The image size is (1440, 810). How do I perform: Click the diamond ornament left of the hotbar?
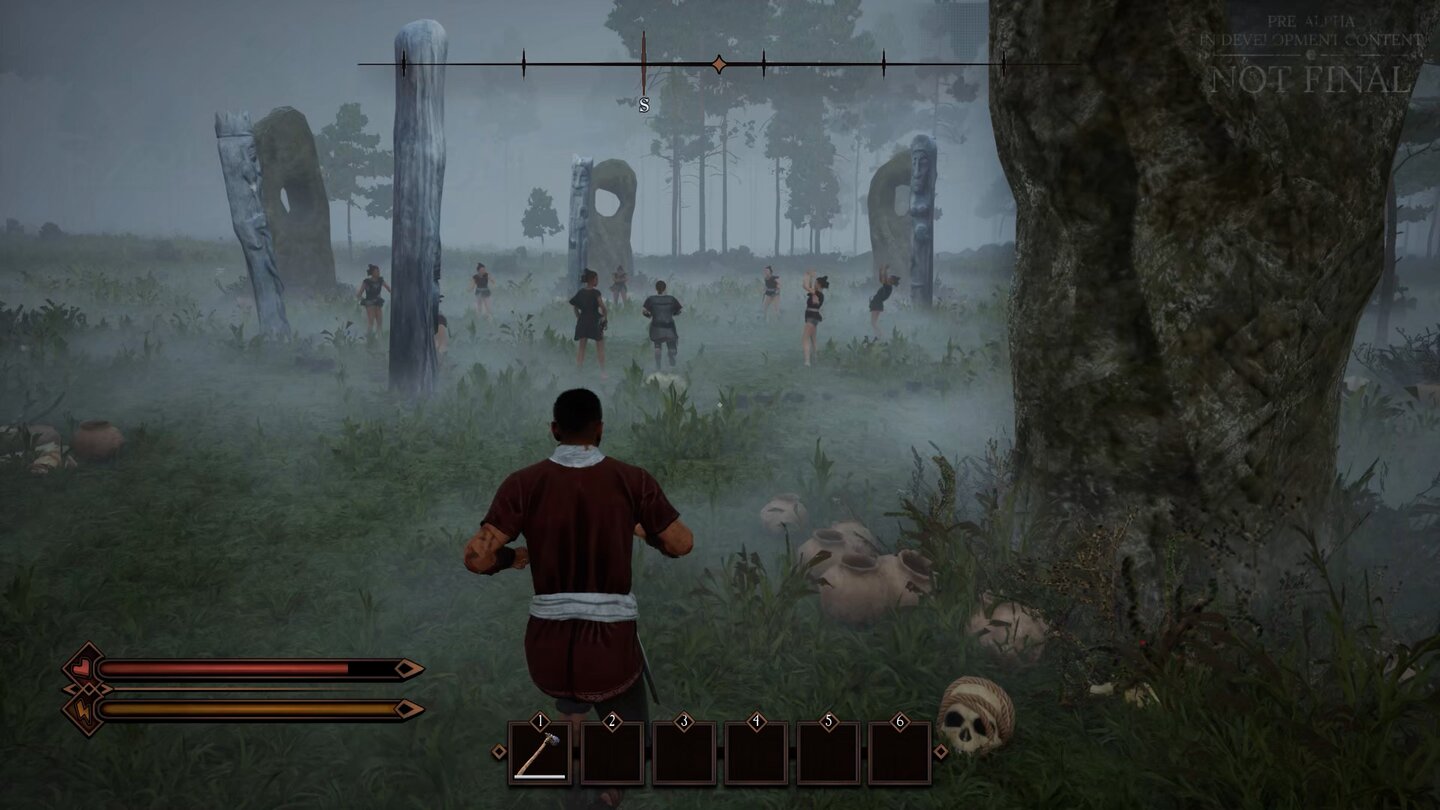point(499,751)
